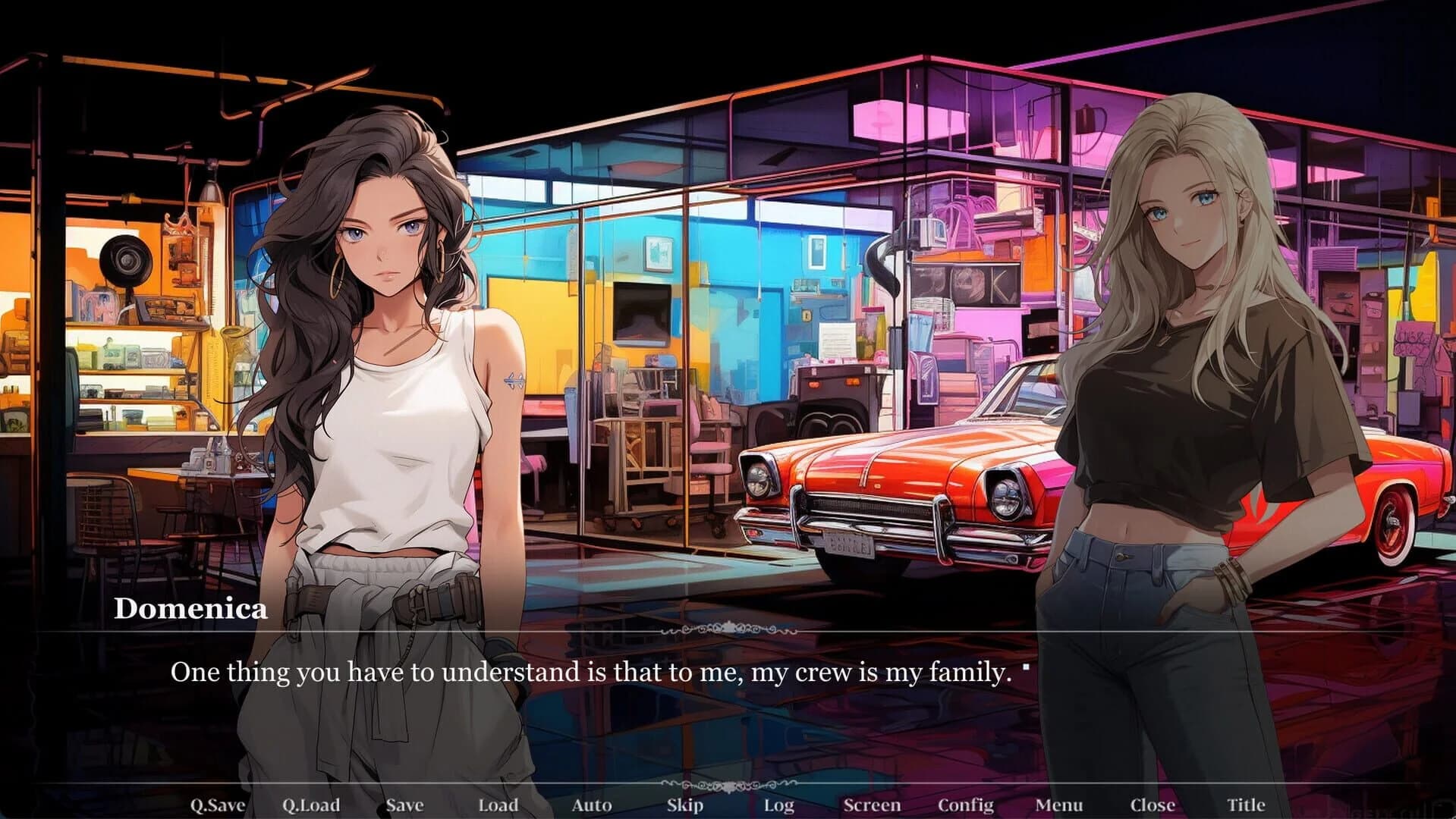Open the game Menu
Image resolution: width=1456 pixels, height=819 pixels.
point(1058,805)
